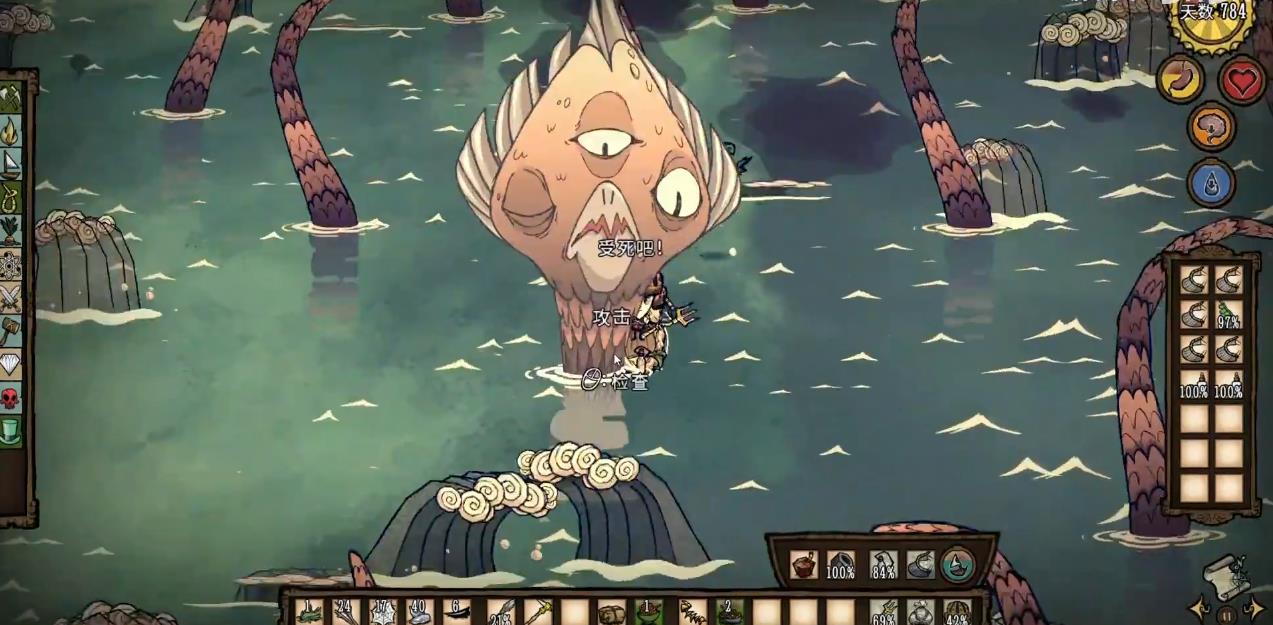Pause the game with the pause button

click(x=1227, y=615)
